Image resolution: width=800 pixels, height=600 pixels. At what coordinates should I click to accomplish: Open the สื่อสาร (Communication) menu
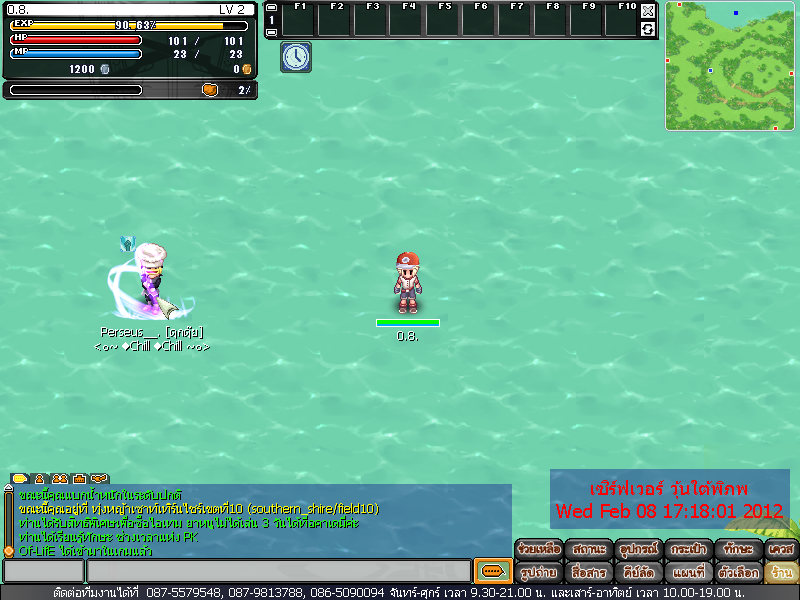pos(588,573)
